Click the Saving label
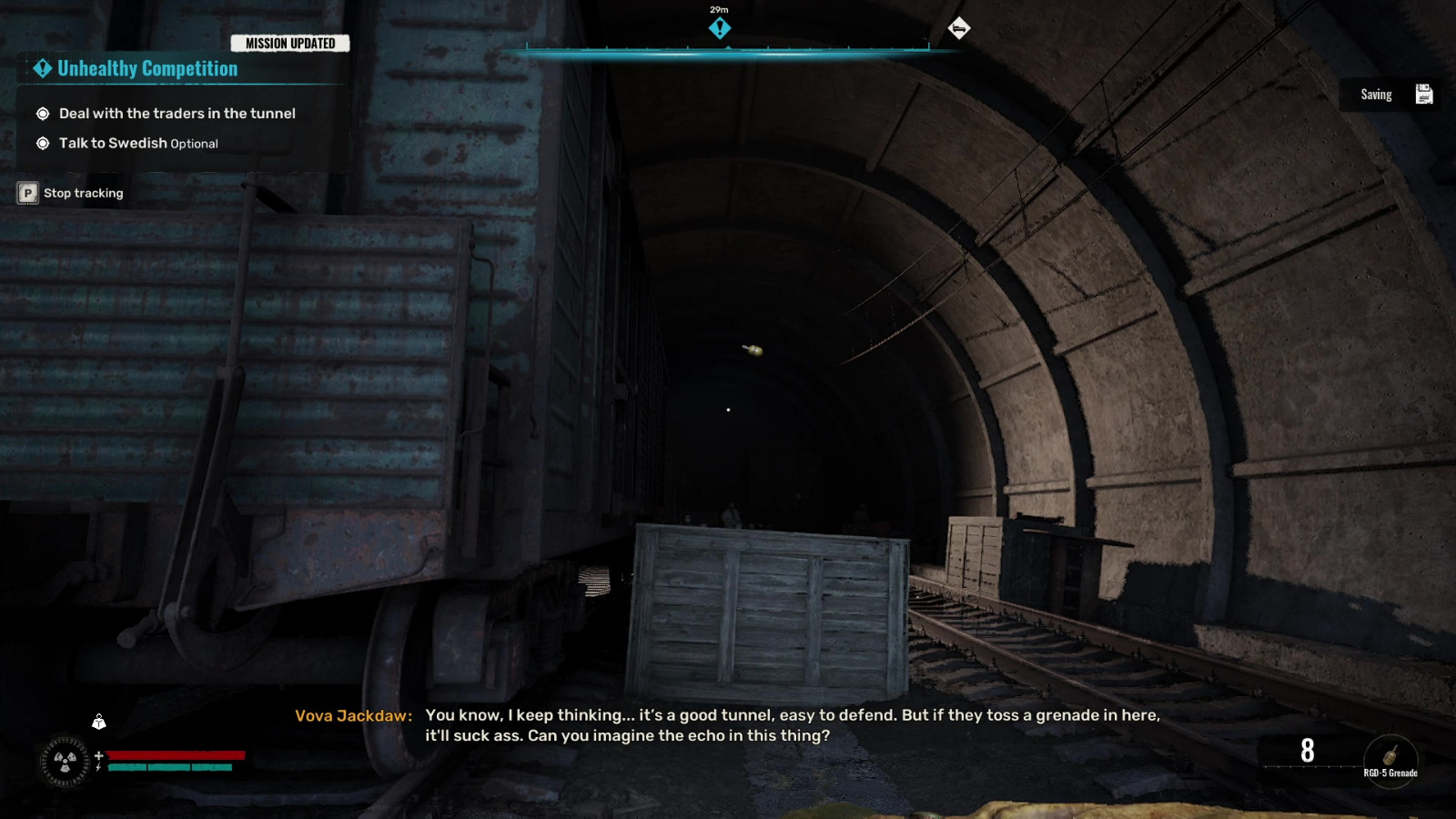 pos(1376,94)
